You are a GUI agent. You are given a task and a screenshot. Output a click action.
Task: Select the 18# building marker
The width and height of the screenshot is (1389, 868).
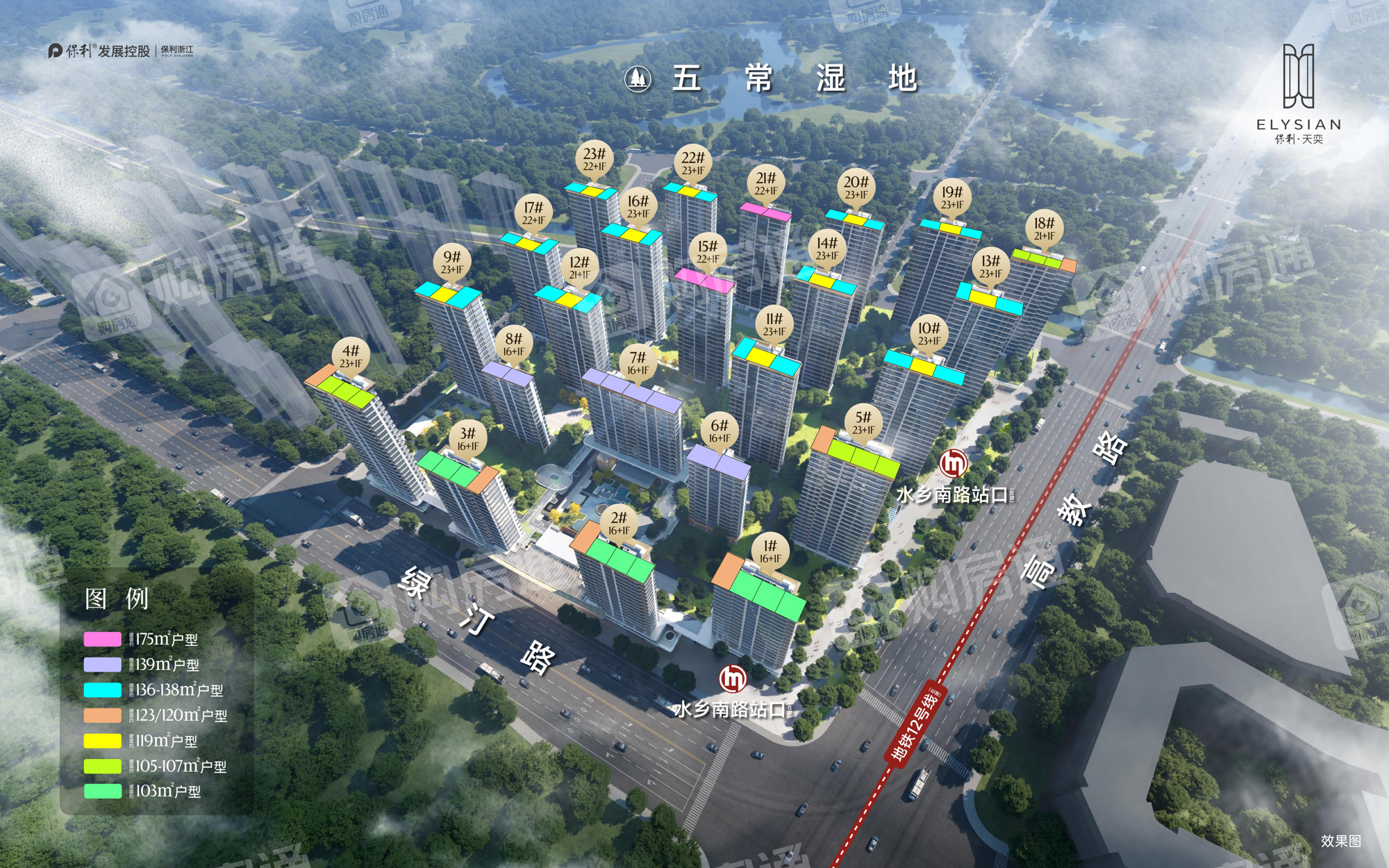pos(1044,229)
